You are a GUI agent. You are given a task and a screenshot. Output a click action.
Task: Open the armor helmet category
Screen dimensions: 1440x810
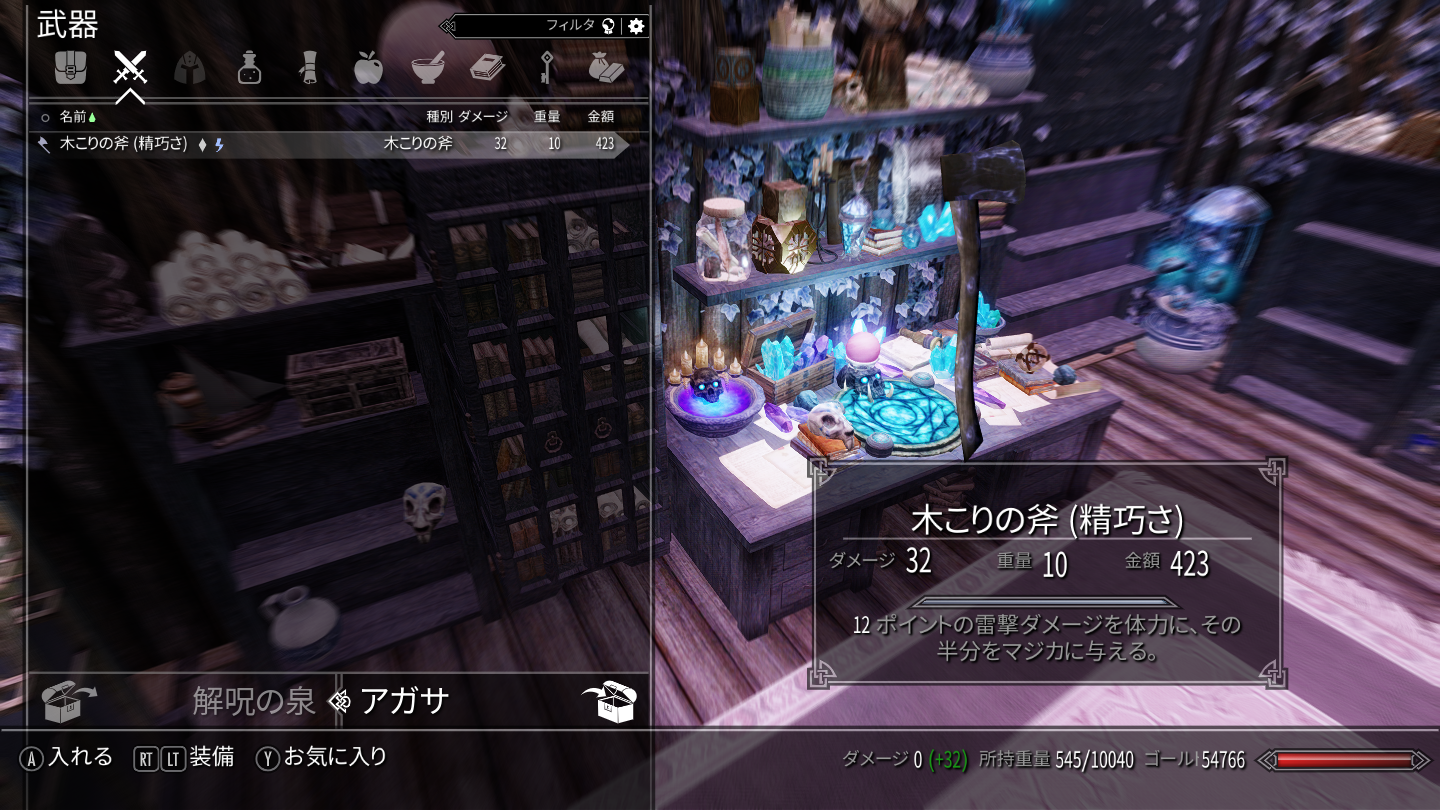tap(190, 67)
